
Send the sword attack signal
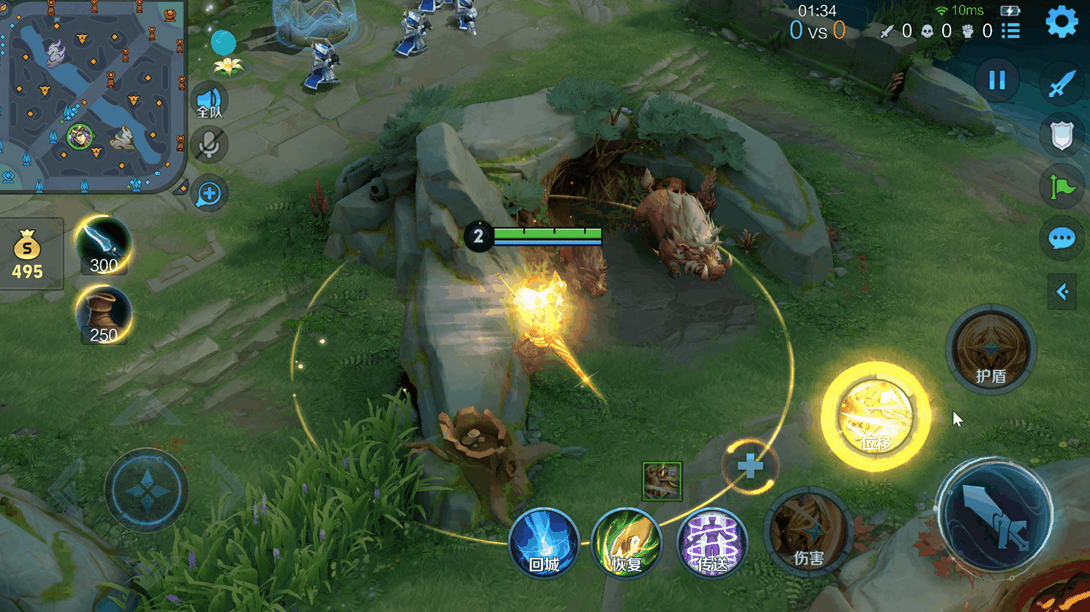click(1061, 84)
